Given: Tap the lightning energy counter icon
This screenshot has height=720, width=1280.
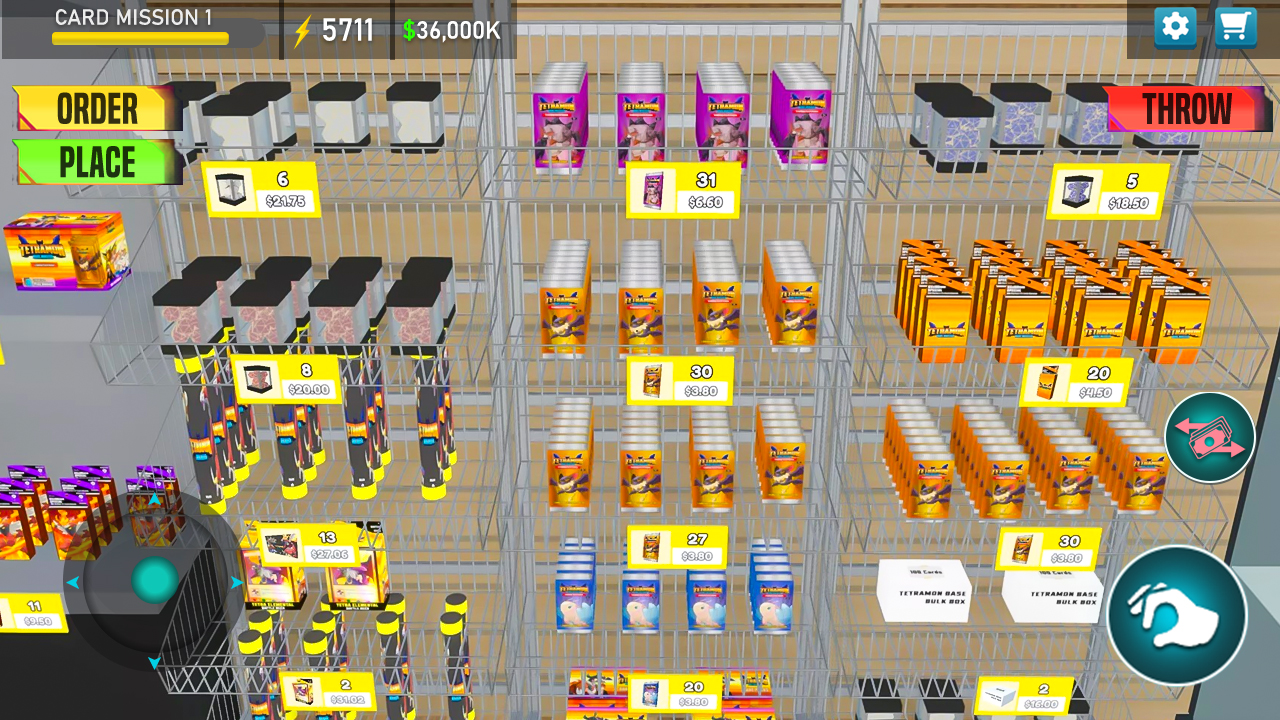Looking at the screenshot, I should pyautogui.click(x=302, y=30).
